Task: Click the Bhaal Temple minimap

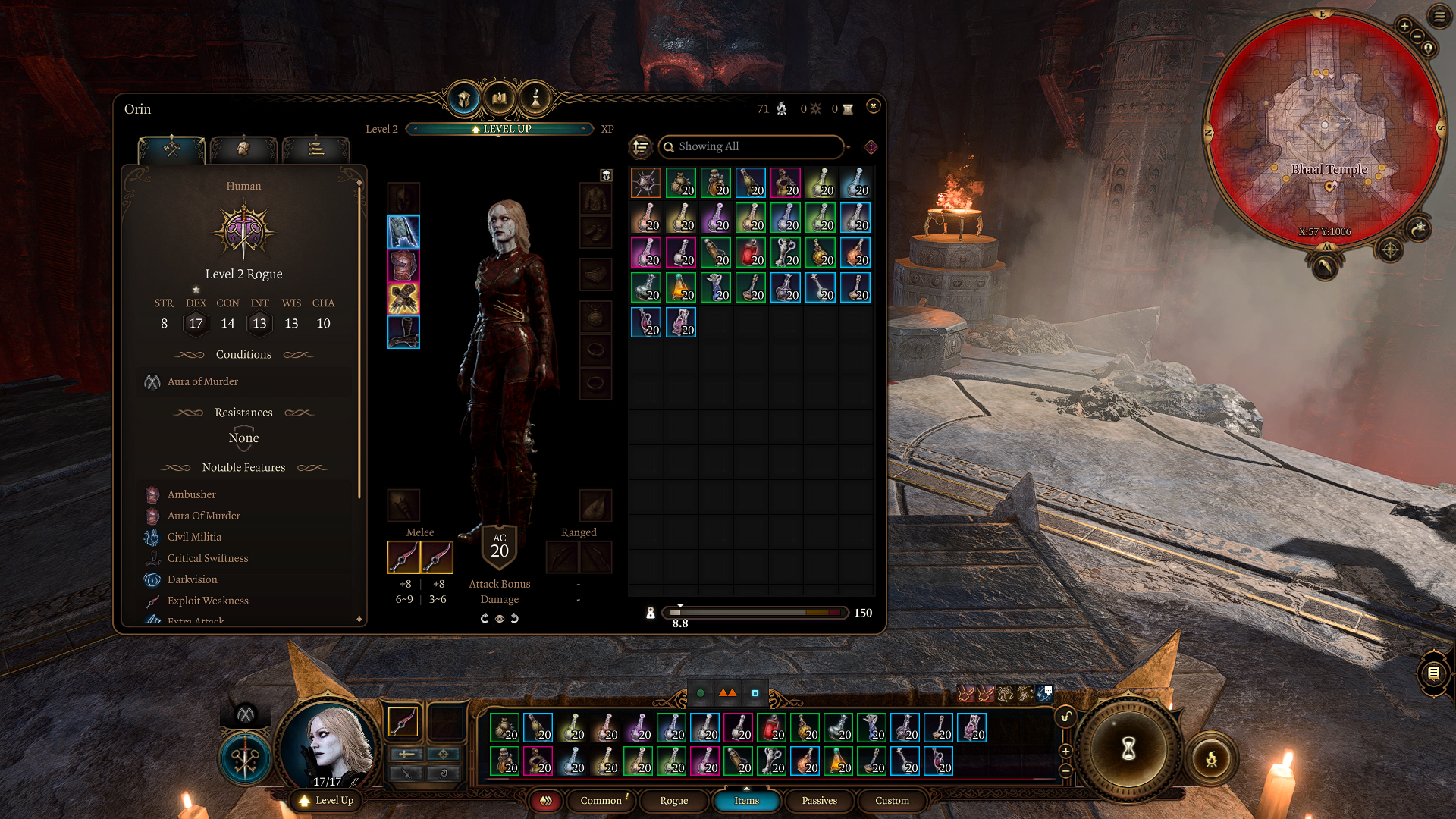Action: pos(1323,129)
